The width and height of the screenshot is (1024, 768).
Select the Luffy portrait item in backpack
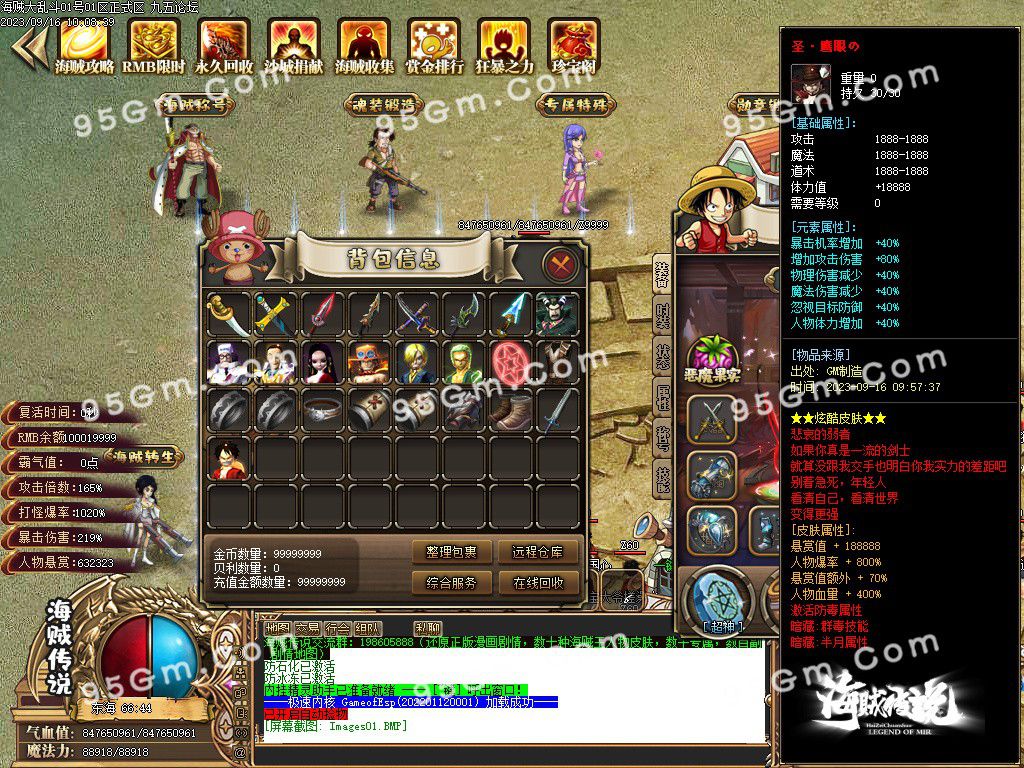228,459
